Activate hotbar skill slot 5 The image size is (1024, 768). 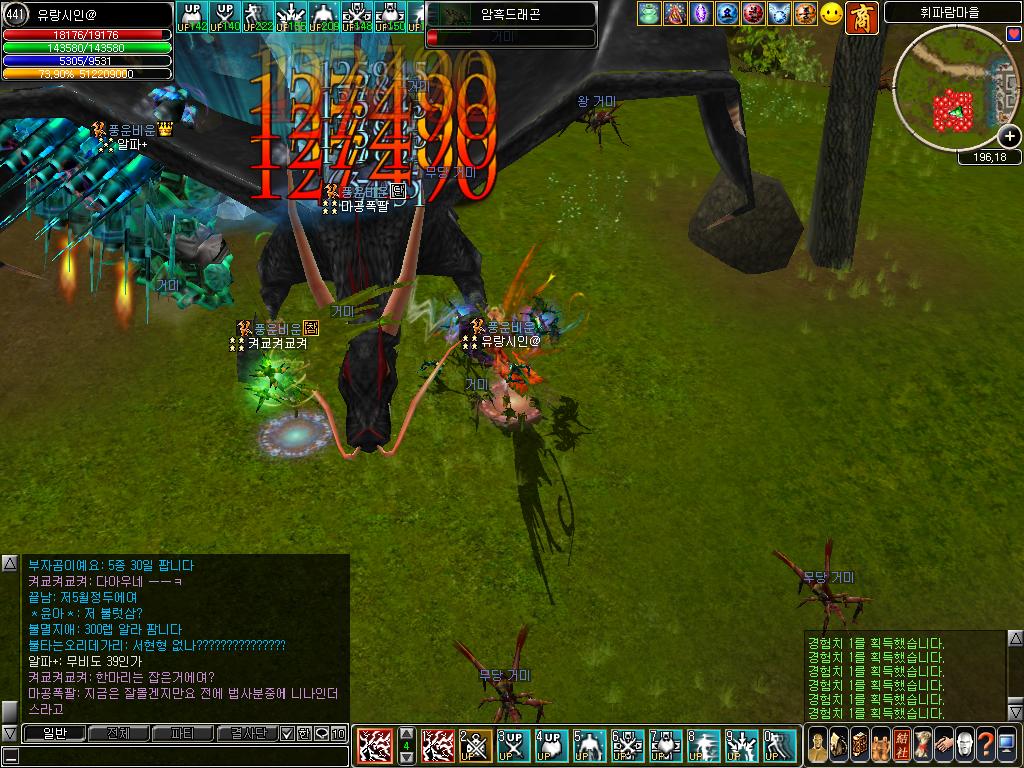[x=589, y=746]
